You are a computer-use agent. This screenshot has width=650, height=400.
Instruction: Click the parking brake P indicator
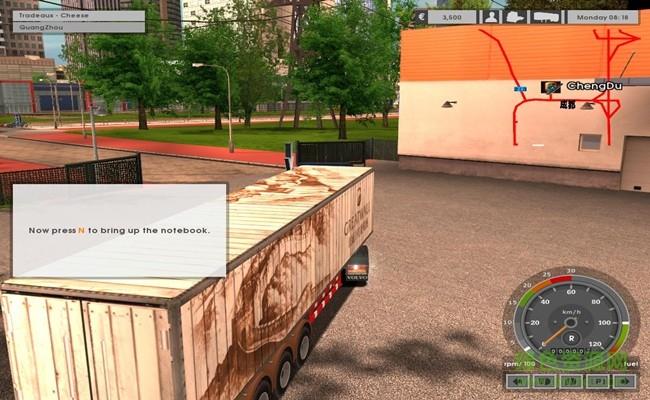pos(597,381)
